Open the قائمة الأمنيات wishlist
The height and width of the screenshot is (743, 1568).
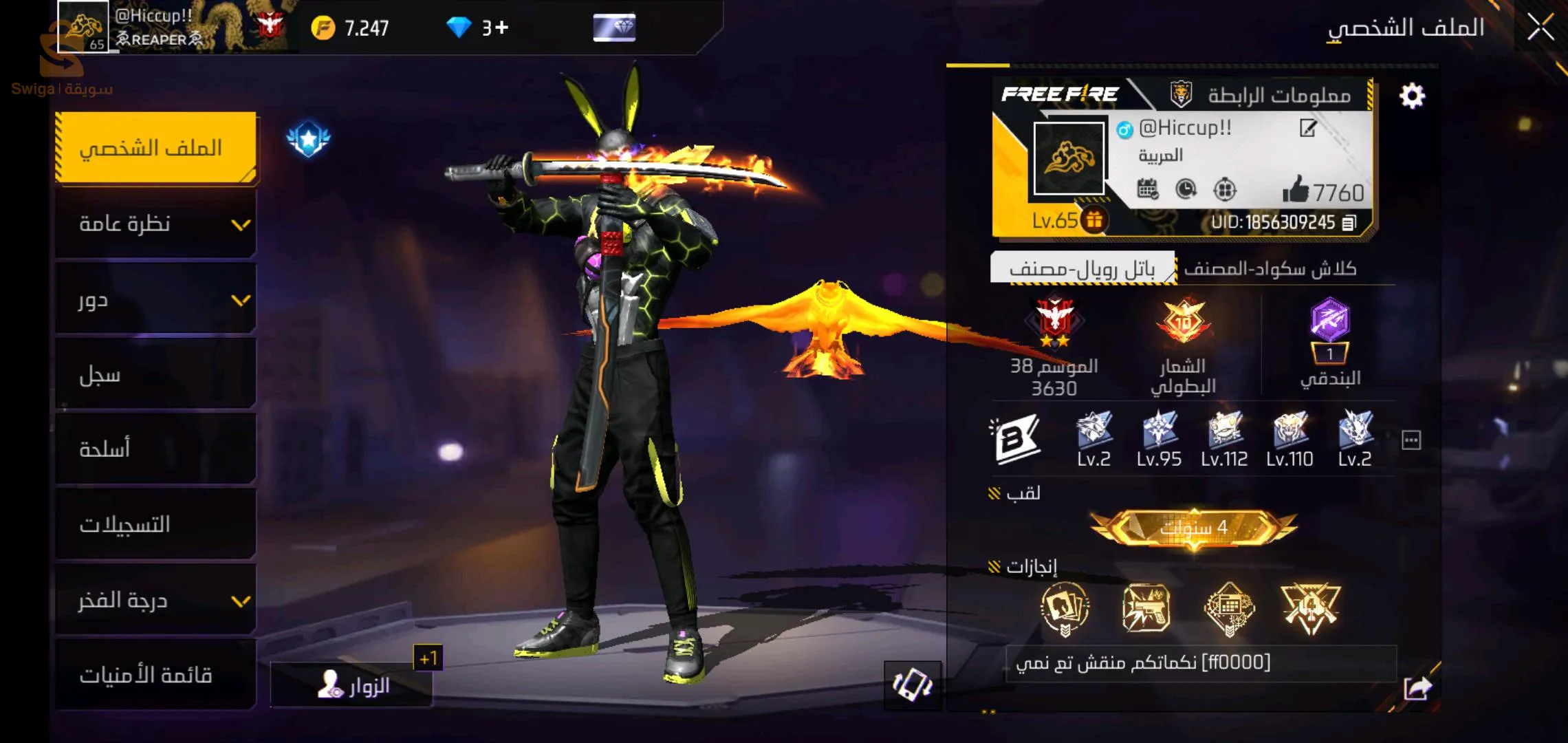coord(156,675)
